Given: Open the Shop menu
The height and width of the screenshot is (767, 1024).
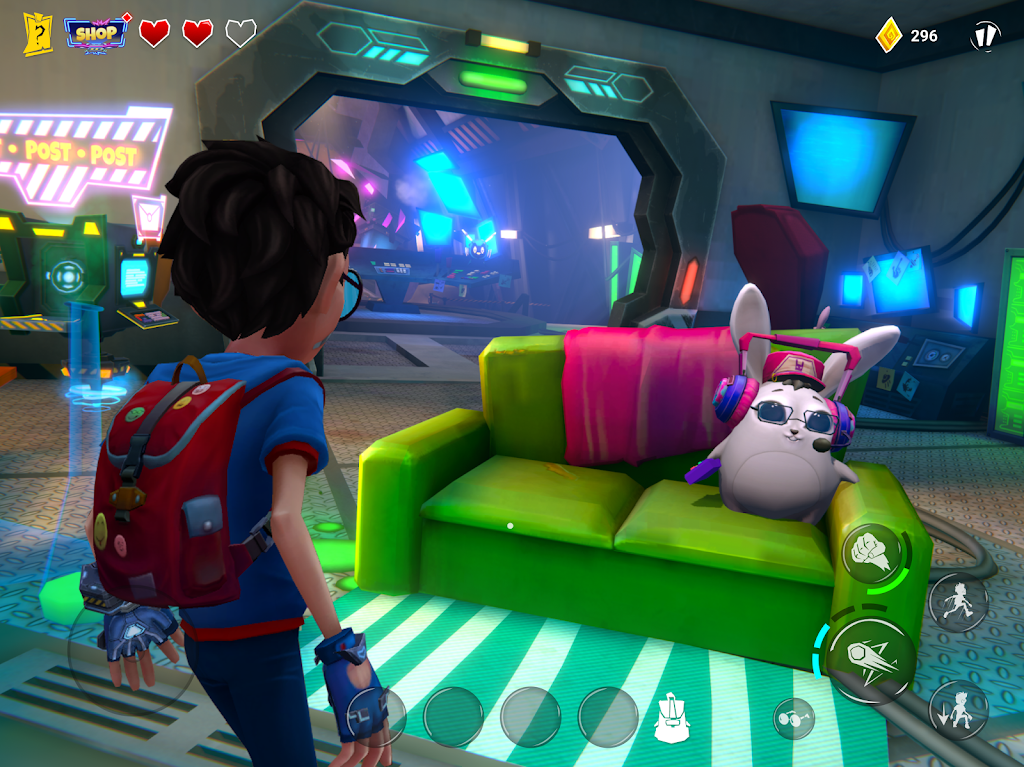Looking at the screenshot, I should click(97, 33).
